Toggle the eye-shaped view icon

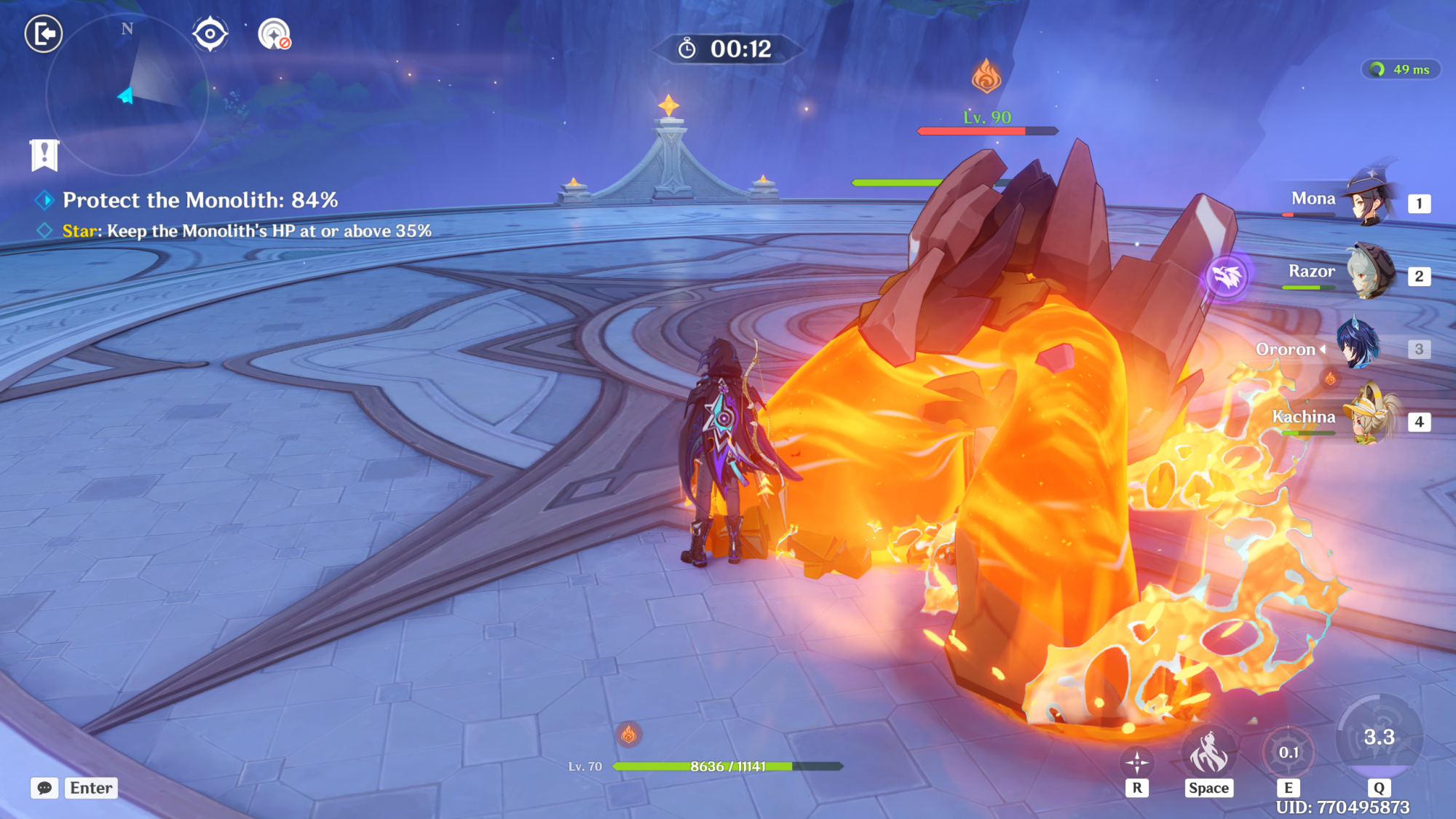click(x=210, y=34)
